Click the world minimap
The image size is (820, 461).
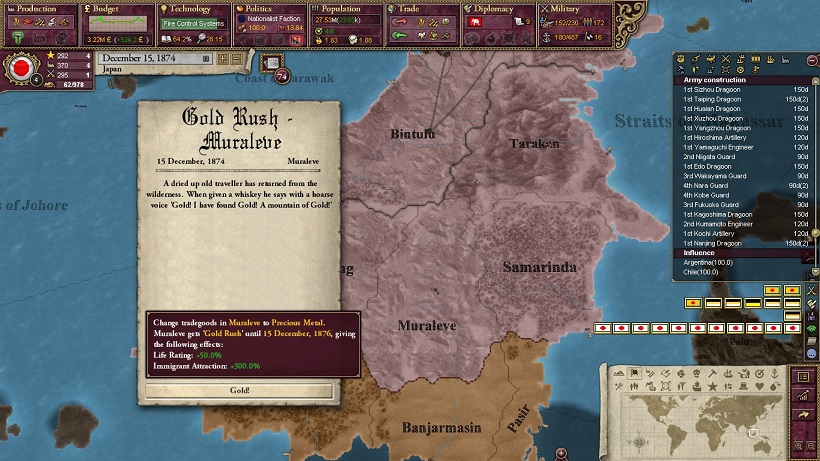tap(700, 422)
